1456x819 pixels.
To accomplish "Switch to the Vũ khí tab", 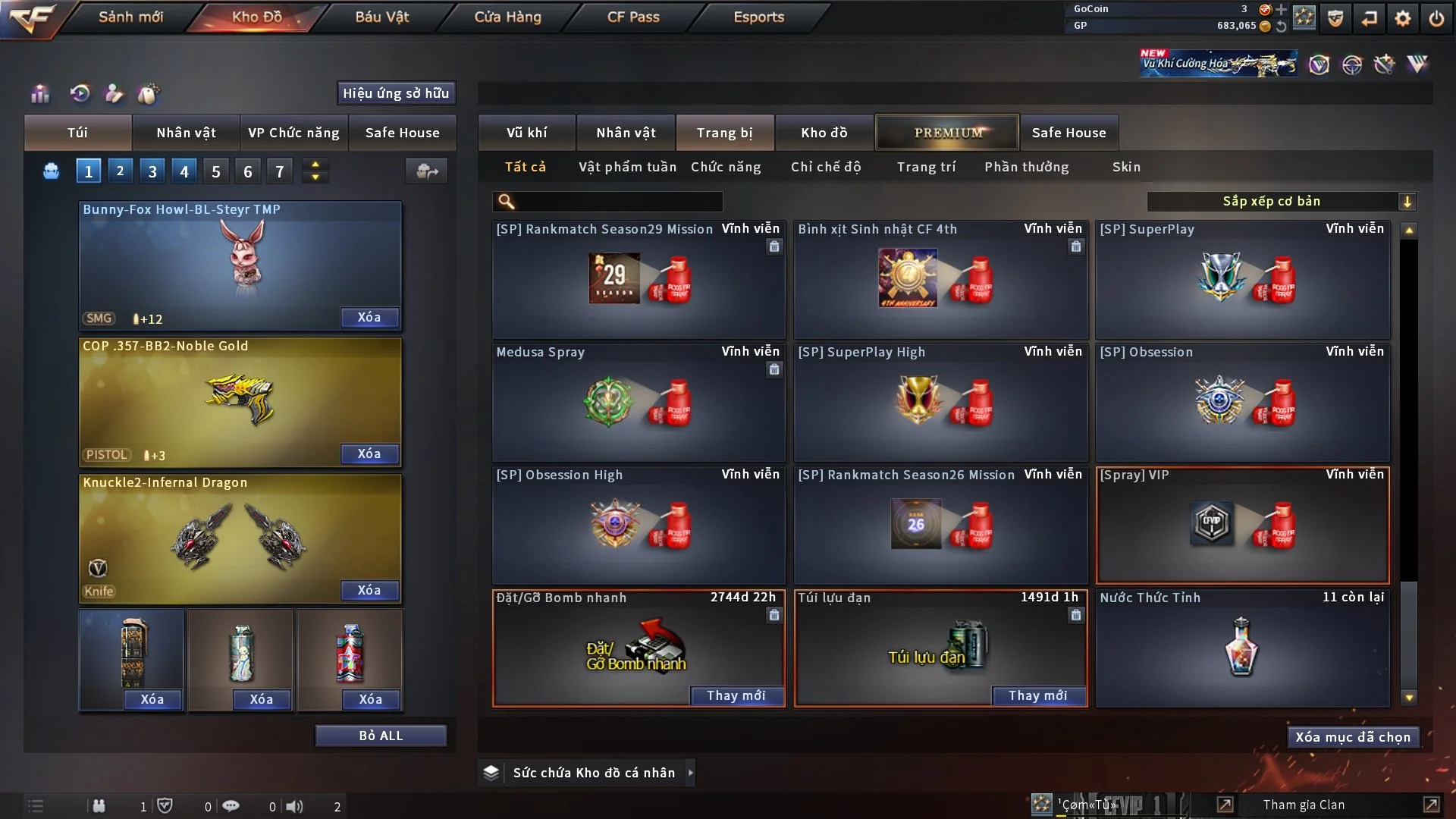I will coord(526,133).
